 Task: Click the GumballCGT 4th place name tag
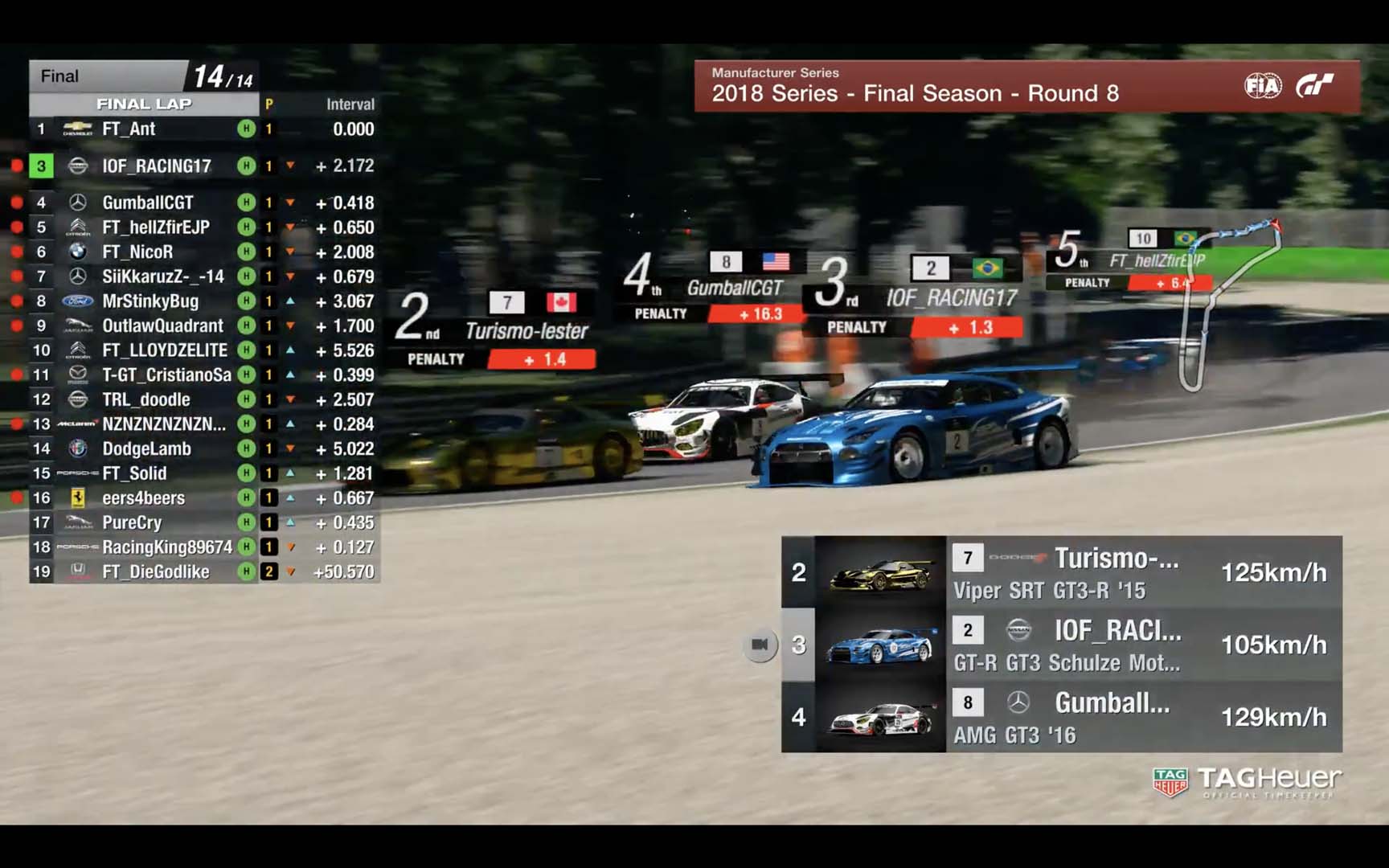[x=734, y=288]
